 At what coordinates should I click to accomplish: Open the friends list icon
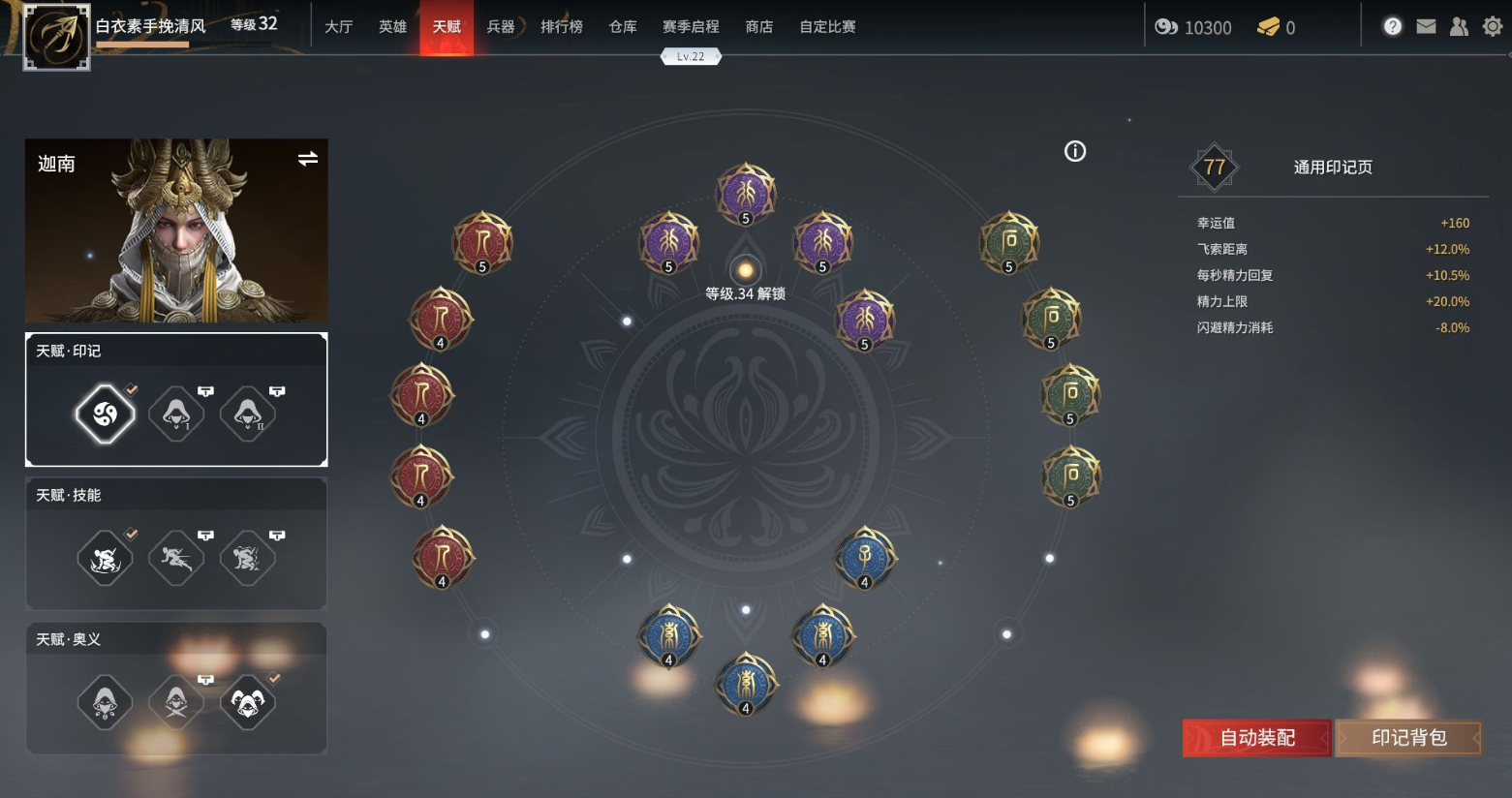coord(1459,27)
